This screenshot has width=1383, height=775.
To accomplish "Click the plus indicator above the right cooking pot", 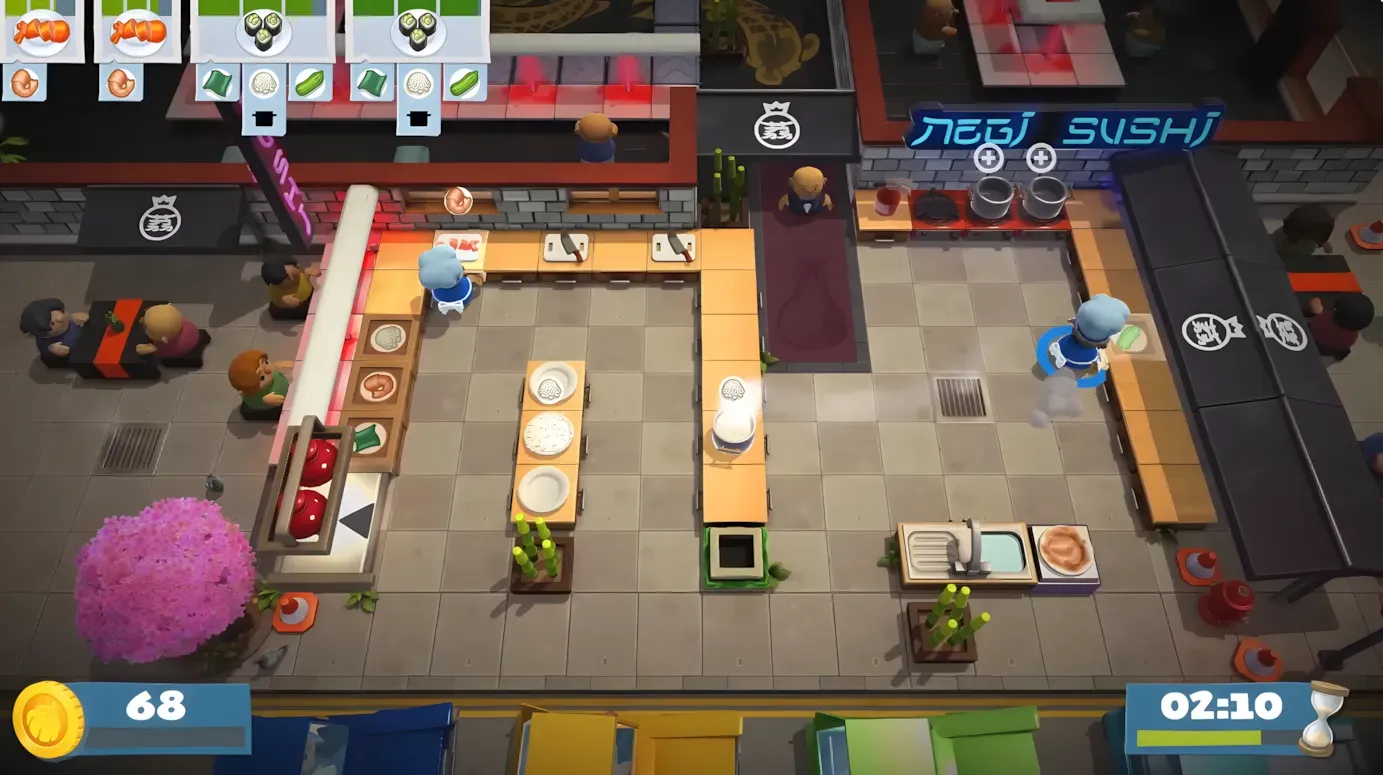I will pos(1040,156).
